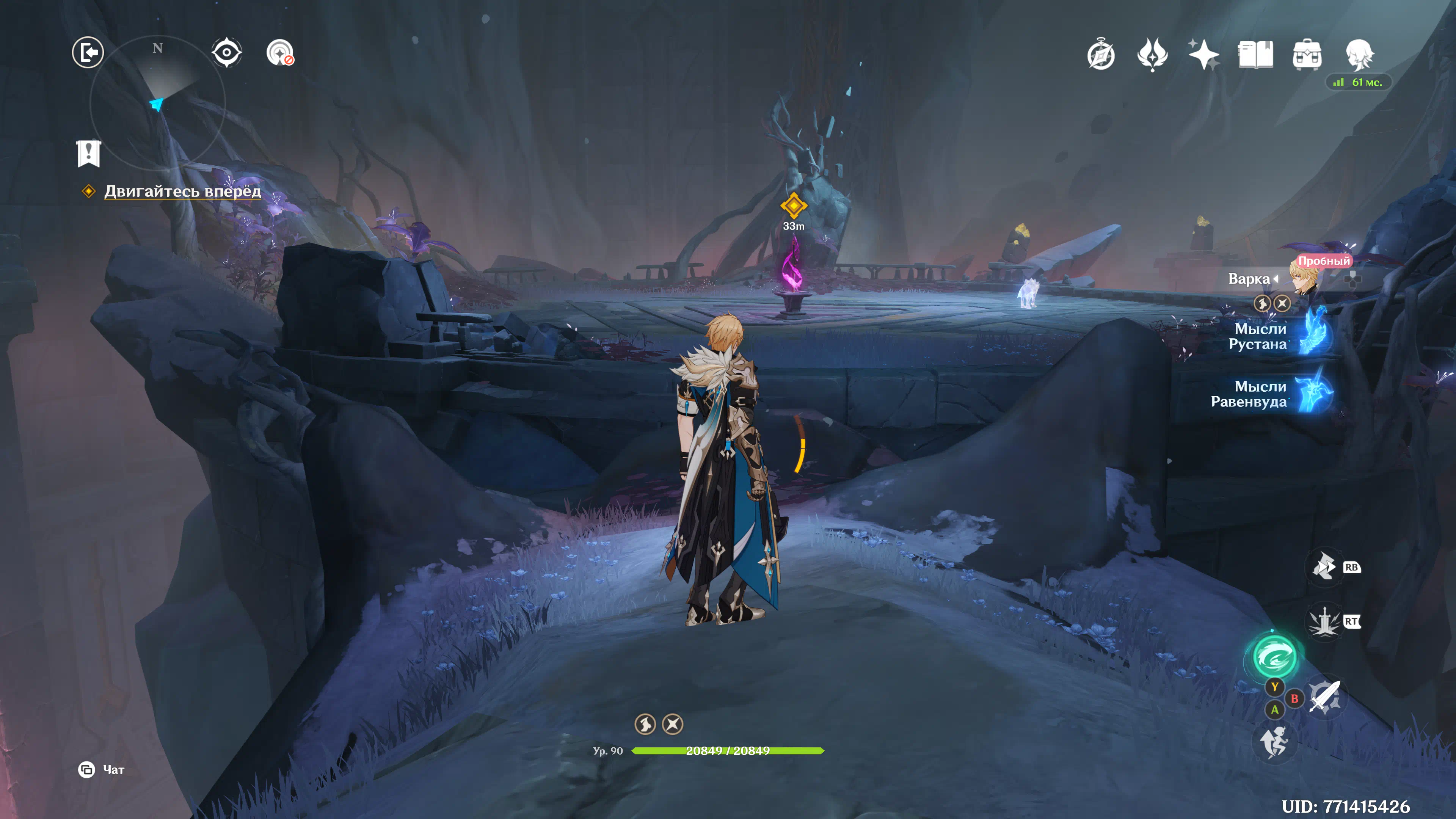The width and height of the screenshot is (1456, 819).
Task: Activate the eye-shaped elemental sight icon
Action: pyautogui.click(x=227, y=53)
